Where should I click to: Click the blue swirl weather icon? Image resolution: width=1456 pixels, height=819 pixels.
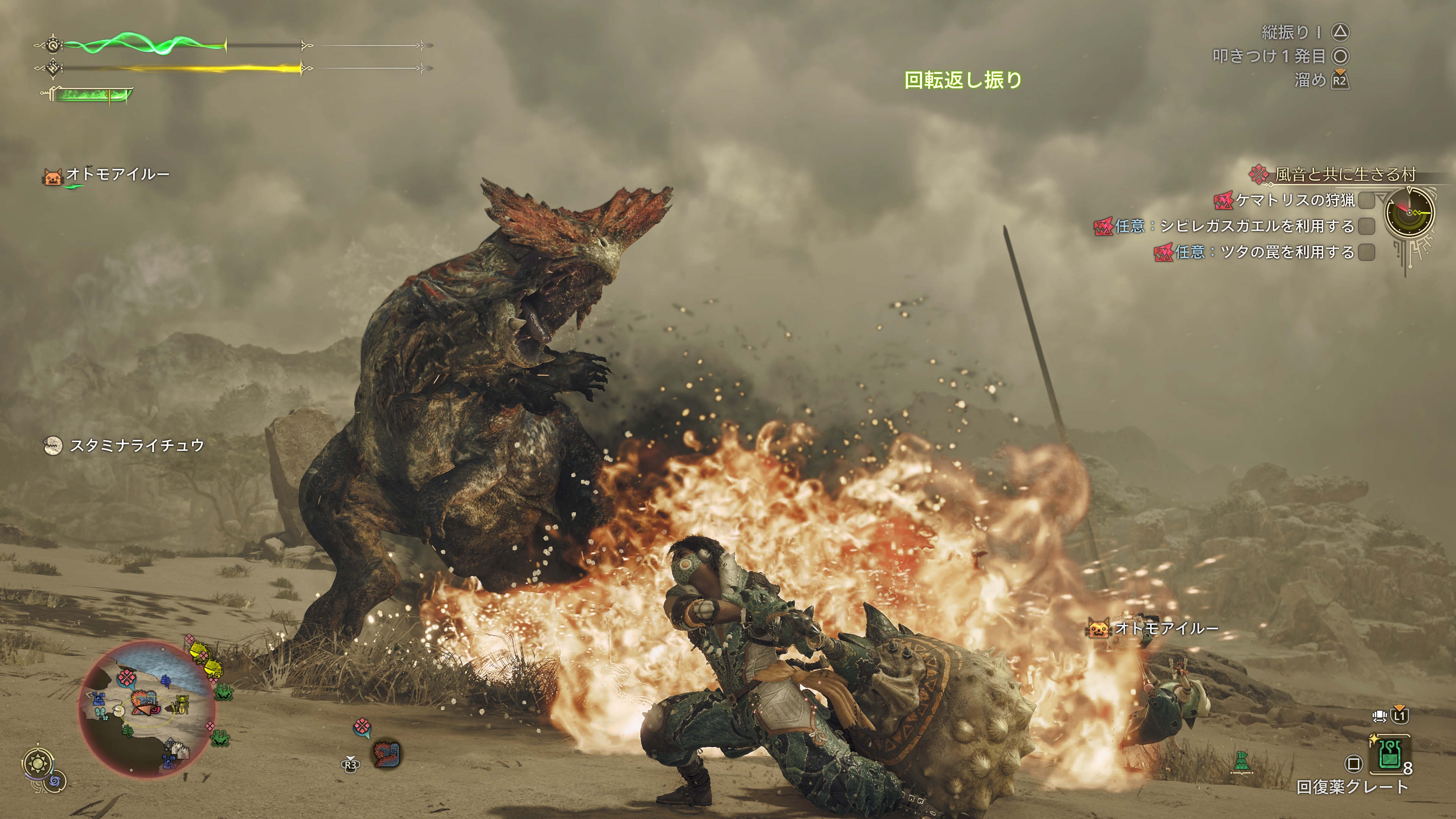coord(55,782)
